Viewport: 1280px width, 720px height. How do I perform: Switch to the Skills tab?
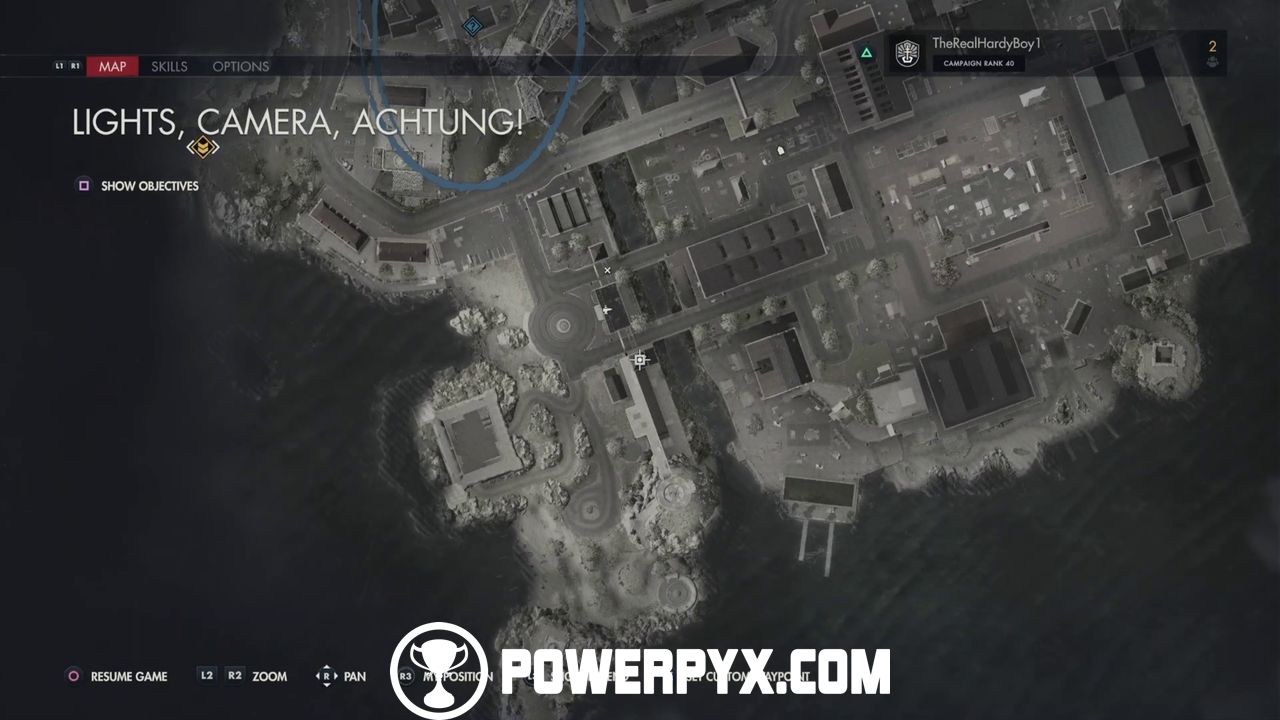[169, 67]
